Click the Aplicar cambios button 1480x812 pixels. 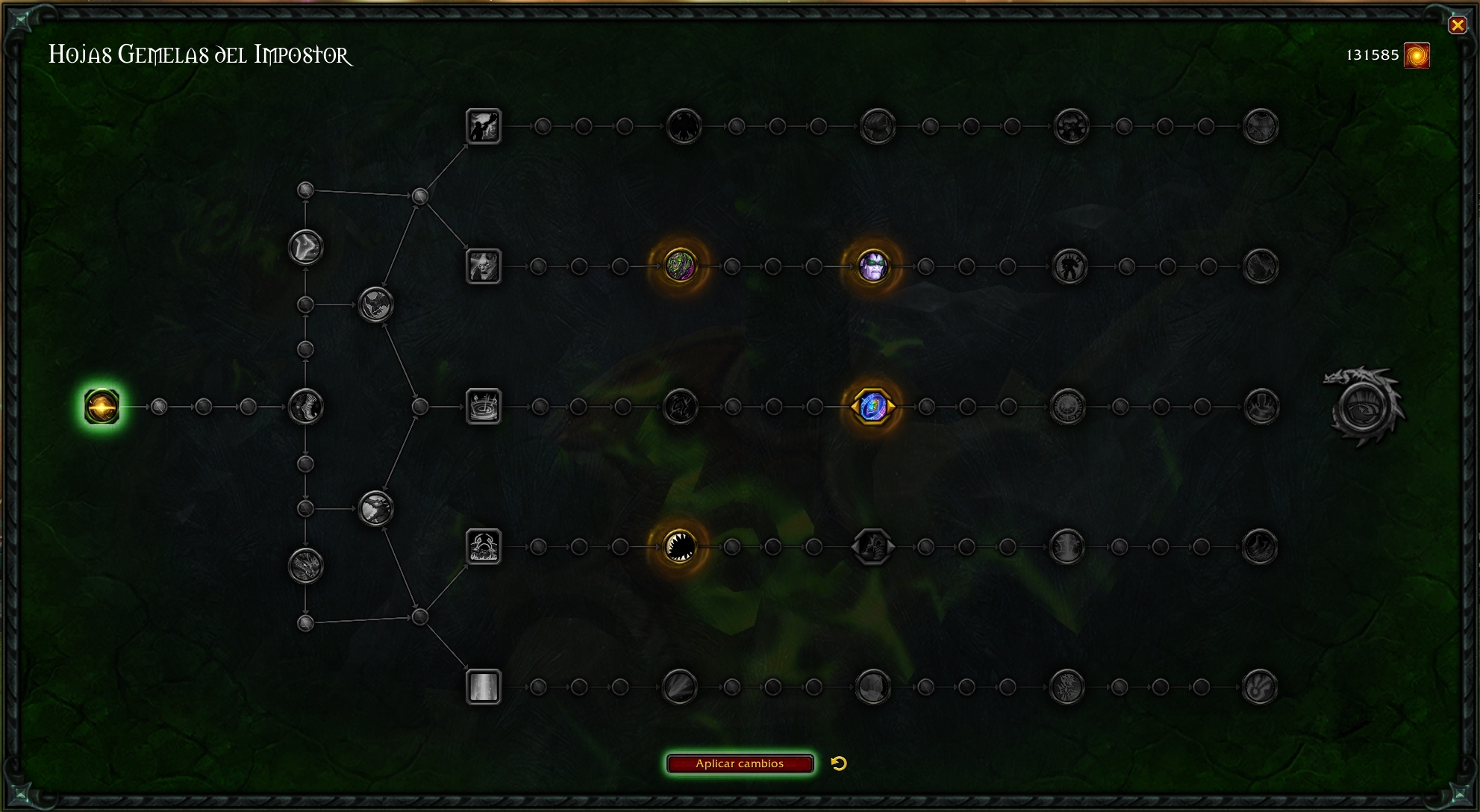(x=740, y=763)
